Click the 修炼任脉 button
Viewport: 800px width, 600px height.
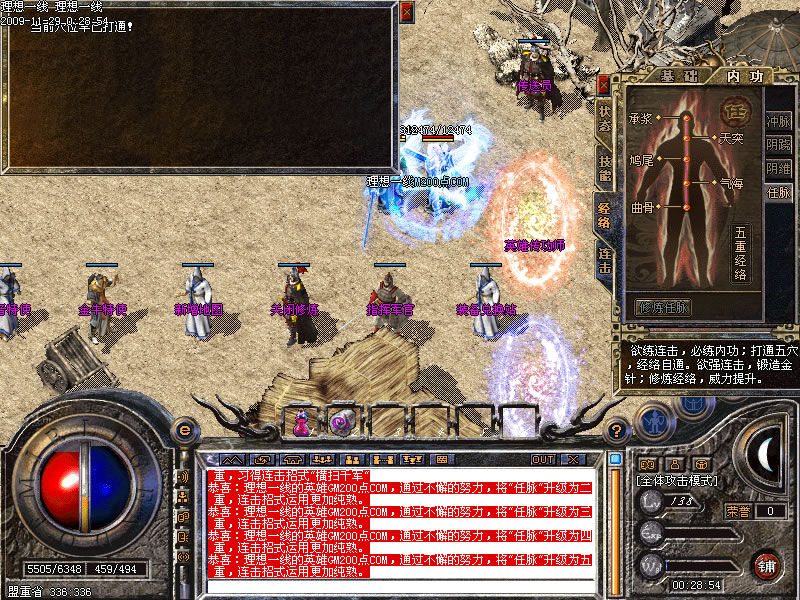click(664, 307)
